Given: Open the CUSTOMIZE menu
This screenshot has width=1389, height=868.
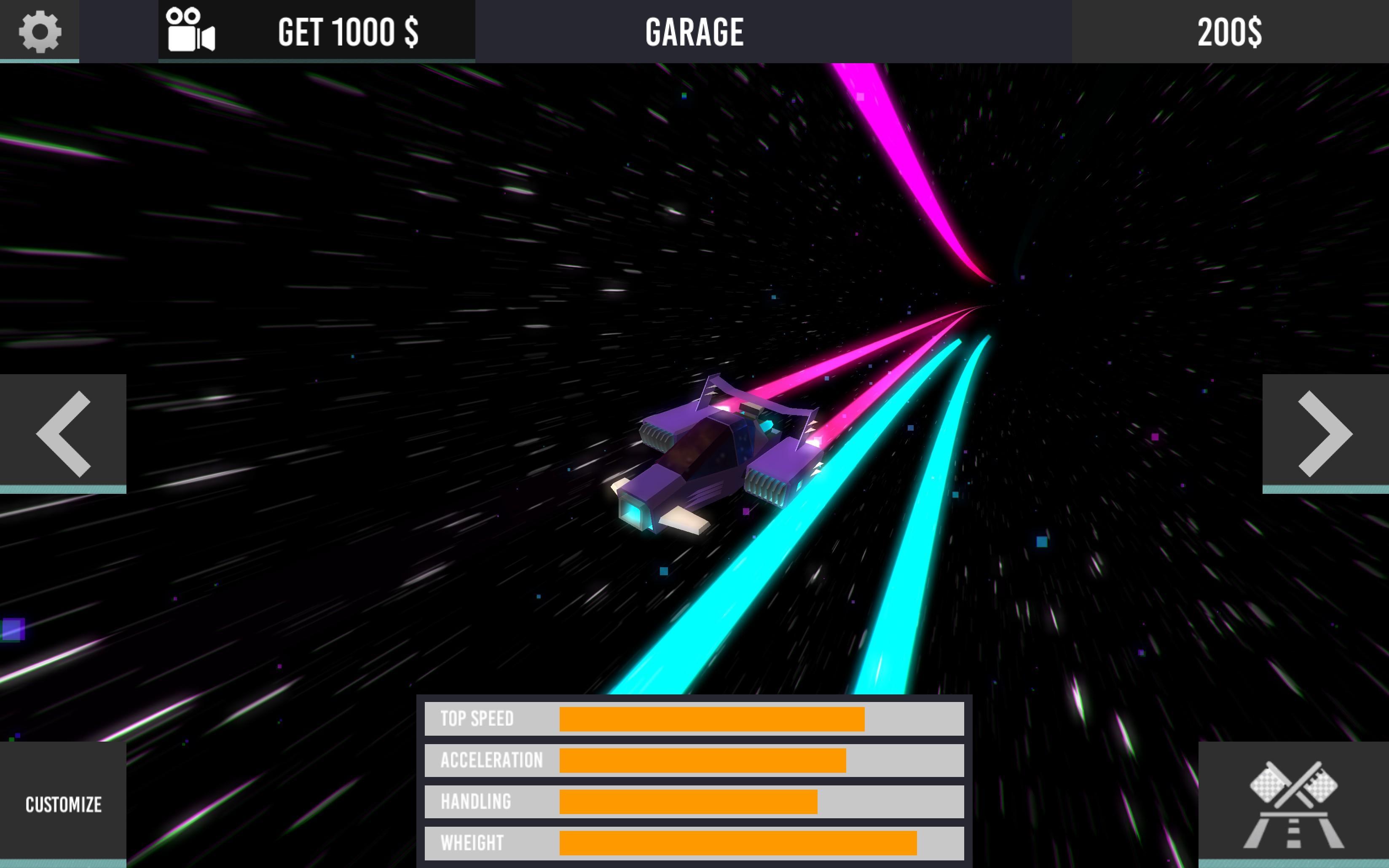Looking at the screenshot, I should (63, 805).
